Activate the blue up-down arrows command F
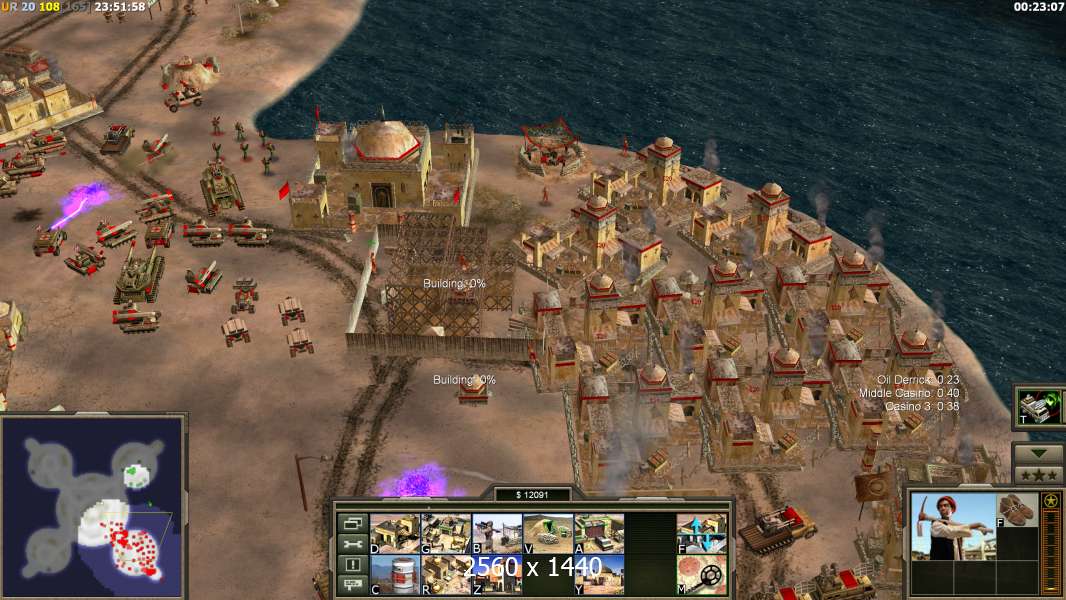This screenshot has width=1066, height=600. click(701, 534)
